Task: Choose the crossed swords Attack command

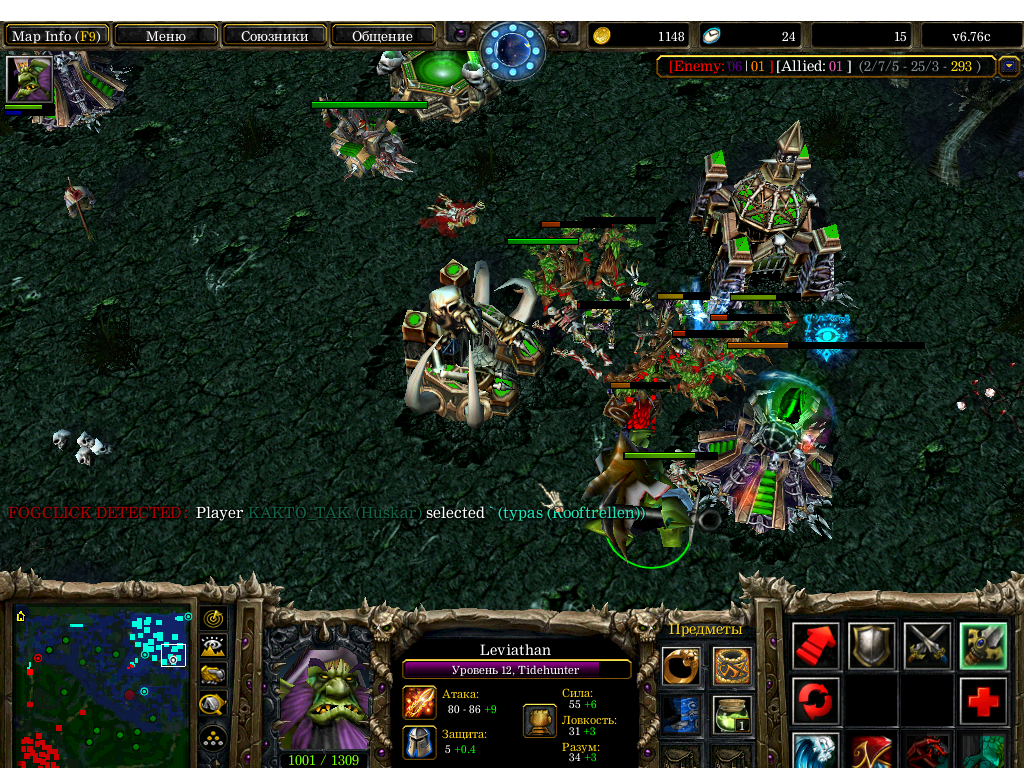Action: click(928, 646)
